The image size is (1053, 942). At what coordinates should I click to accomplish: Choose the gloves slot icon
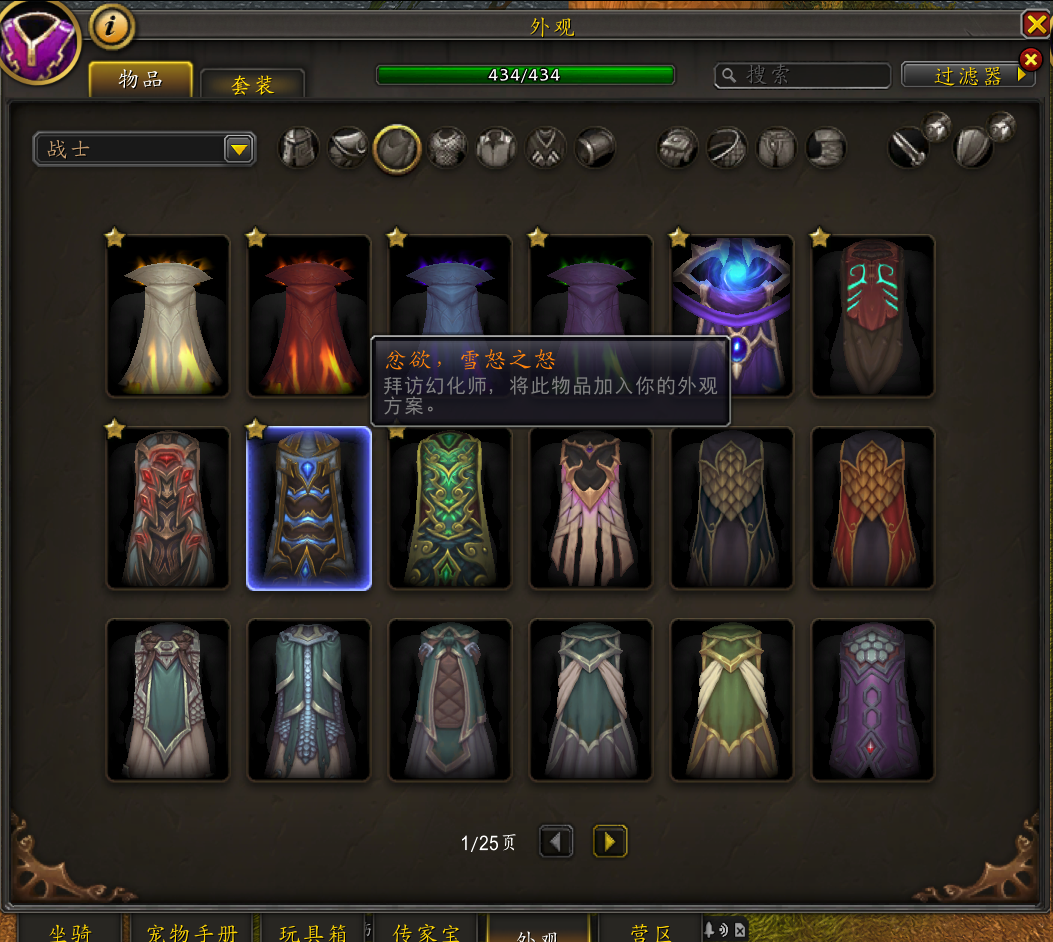(677, 148)
